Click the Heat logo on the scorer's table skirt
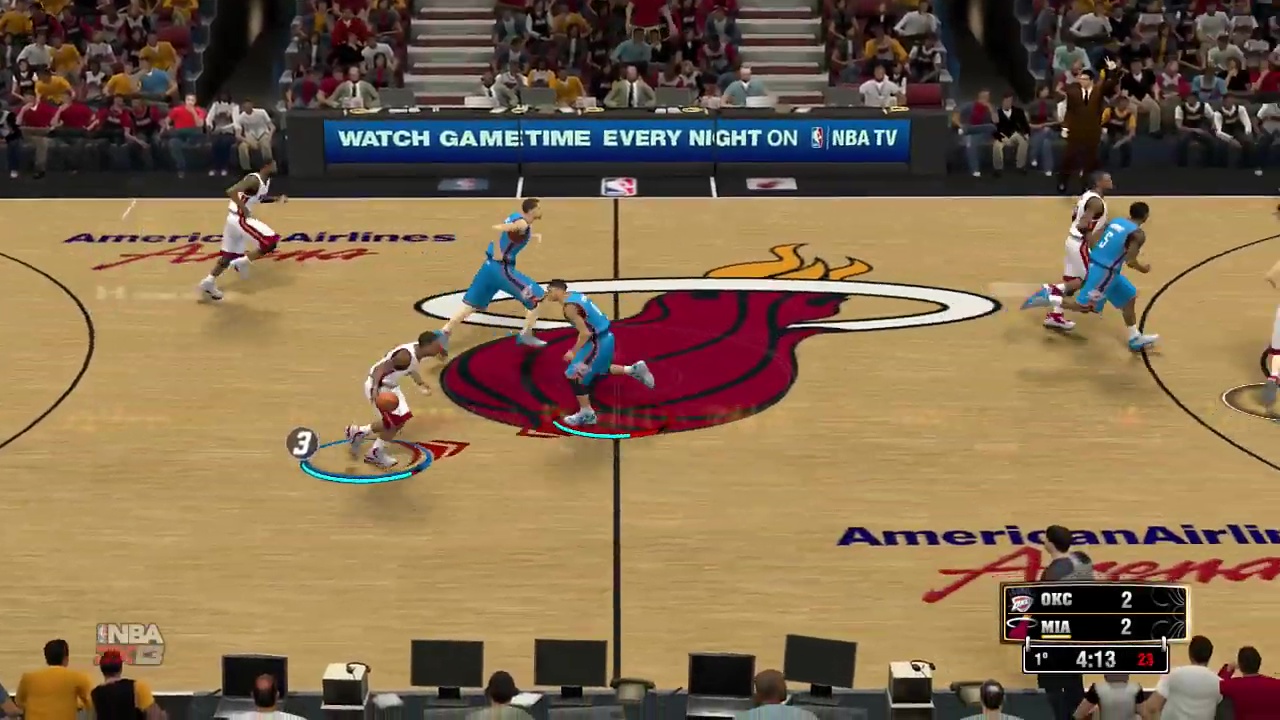The image size is (1280, 720). point(770,184)
